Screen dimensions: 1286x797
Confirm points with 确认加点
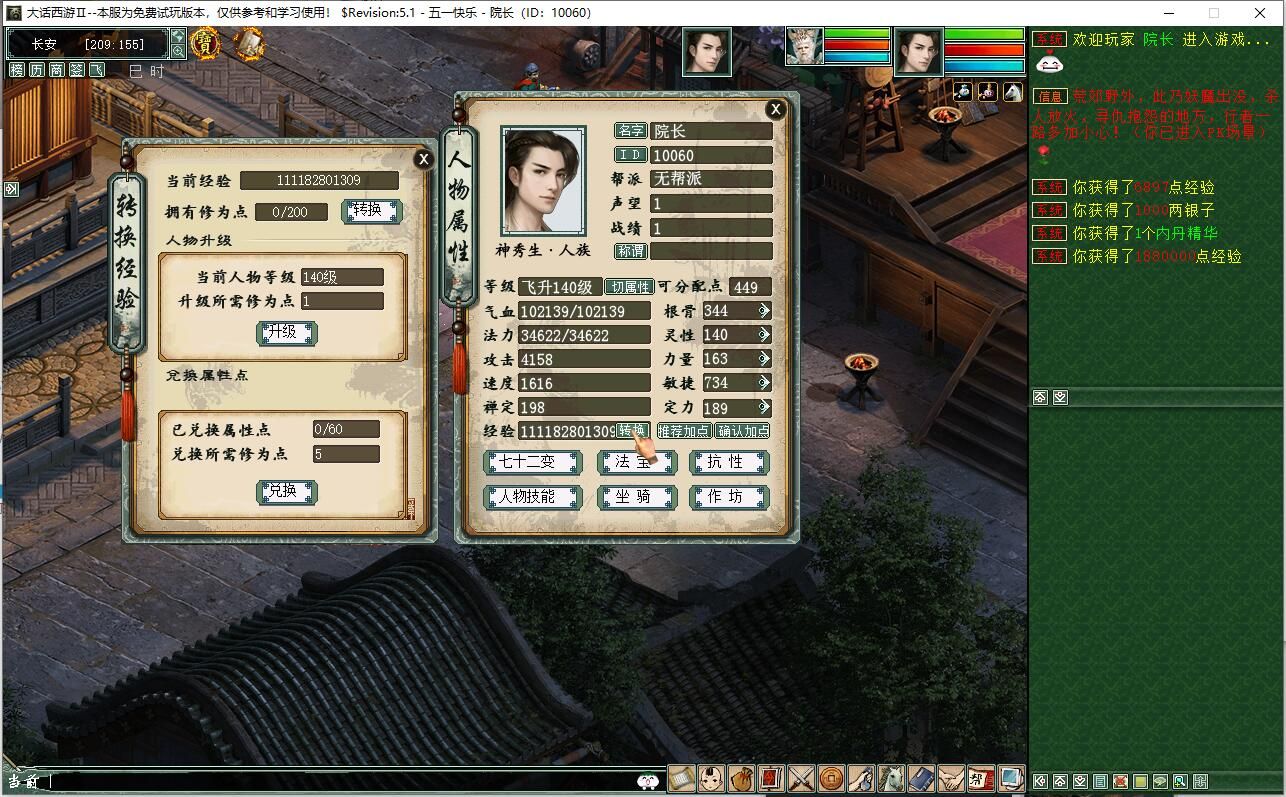point(743,431)
